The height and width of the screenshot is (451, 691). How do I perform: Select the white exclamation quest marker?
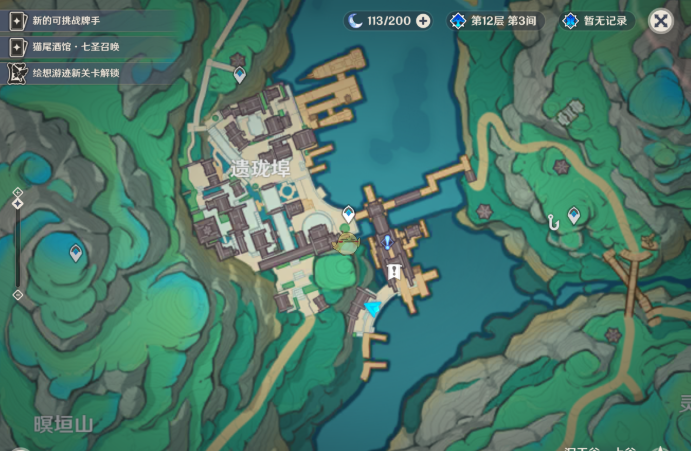tap(394, 271)
